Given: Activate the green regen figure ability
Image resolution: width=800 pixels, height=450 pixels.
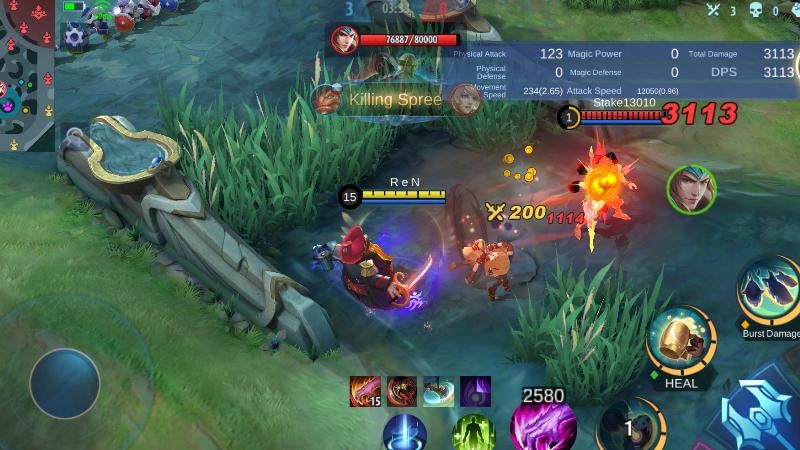Looking at the screenshot, I should [473, 434].
